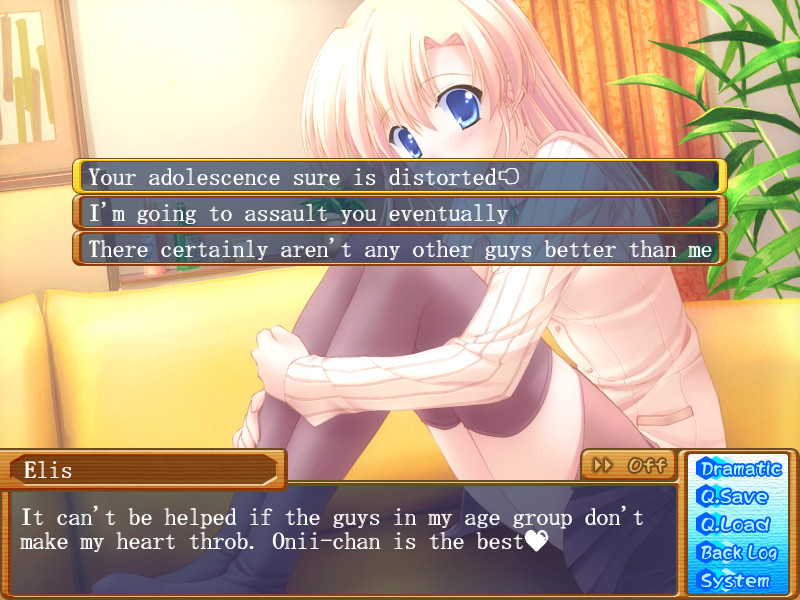Pick "There certainly aren't any other guys" choice
This screenshot has height=600, width=800.
tap(397, 249)
